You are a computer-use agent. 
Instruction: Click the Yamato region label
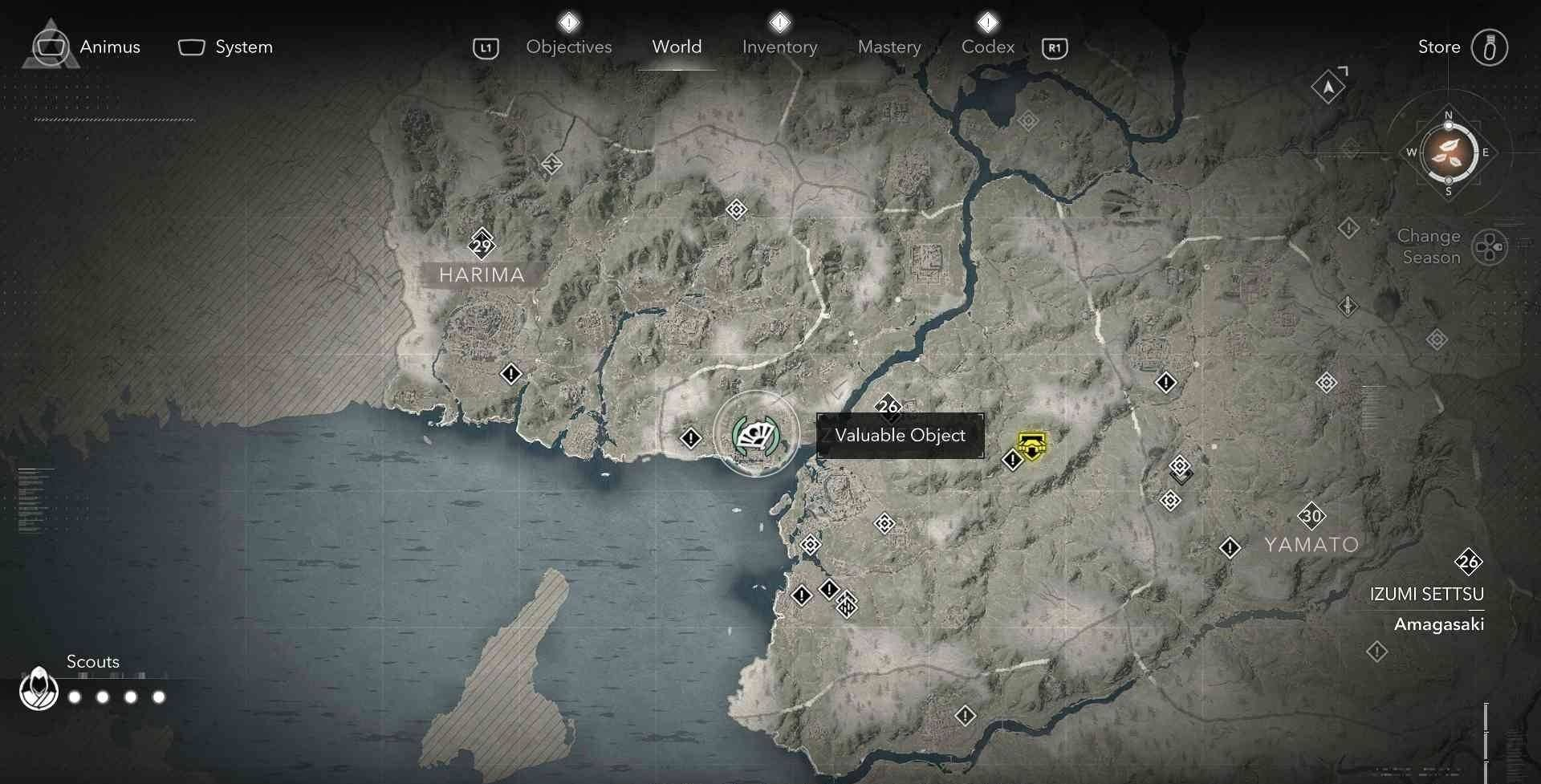pos(1311,545)
